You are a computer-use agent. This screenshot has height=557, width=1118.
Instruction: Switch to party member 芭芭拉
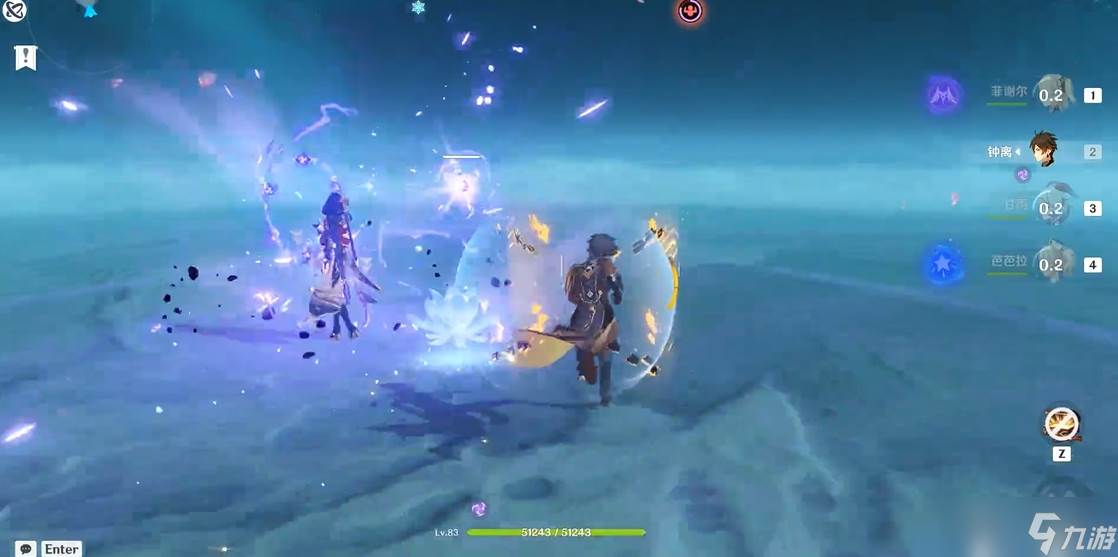click(x=1050, y=264)
